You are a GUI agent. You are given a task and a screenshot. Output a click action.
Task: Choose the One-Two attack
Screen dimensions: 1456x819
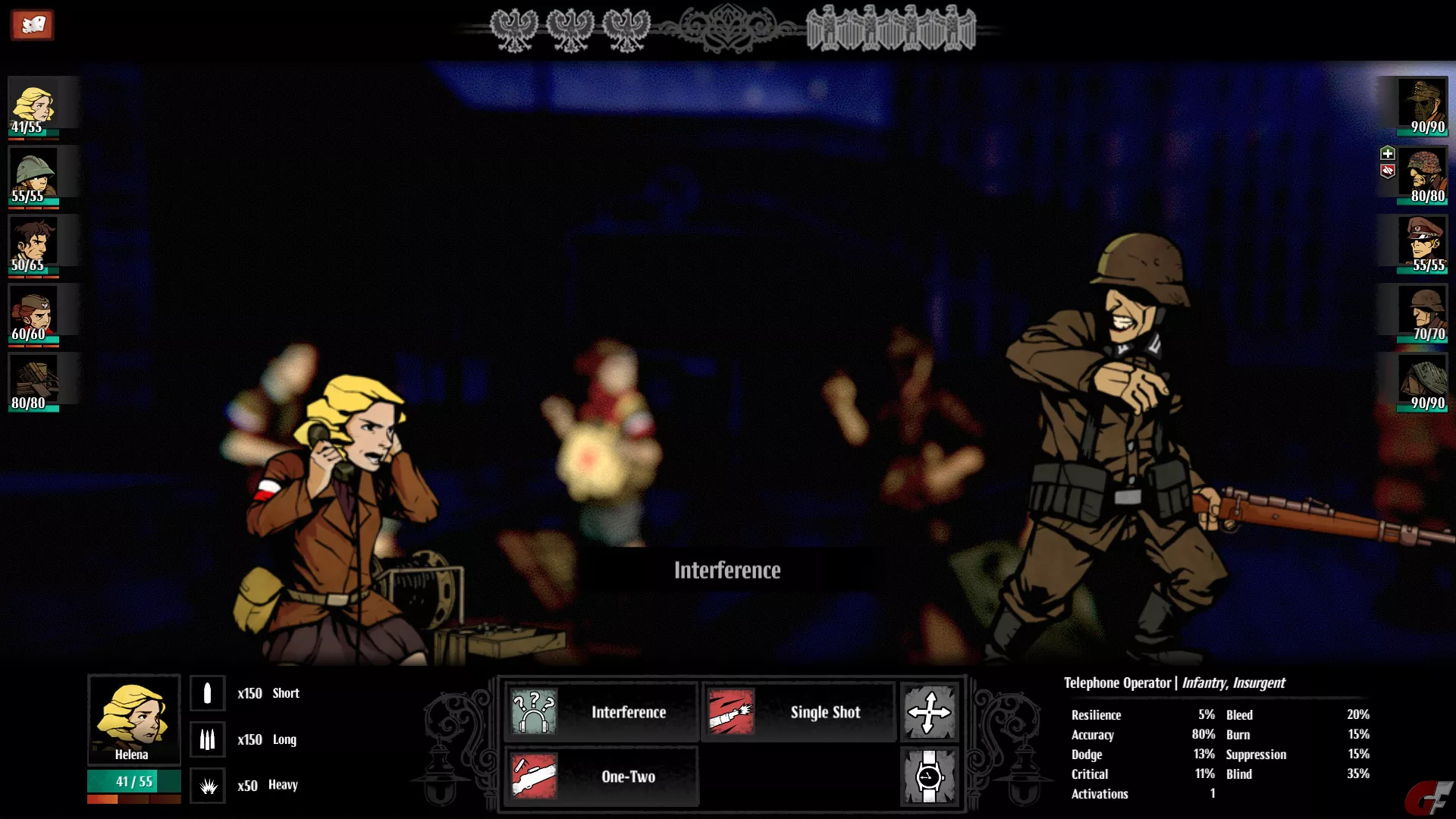point(601,777)
